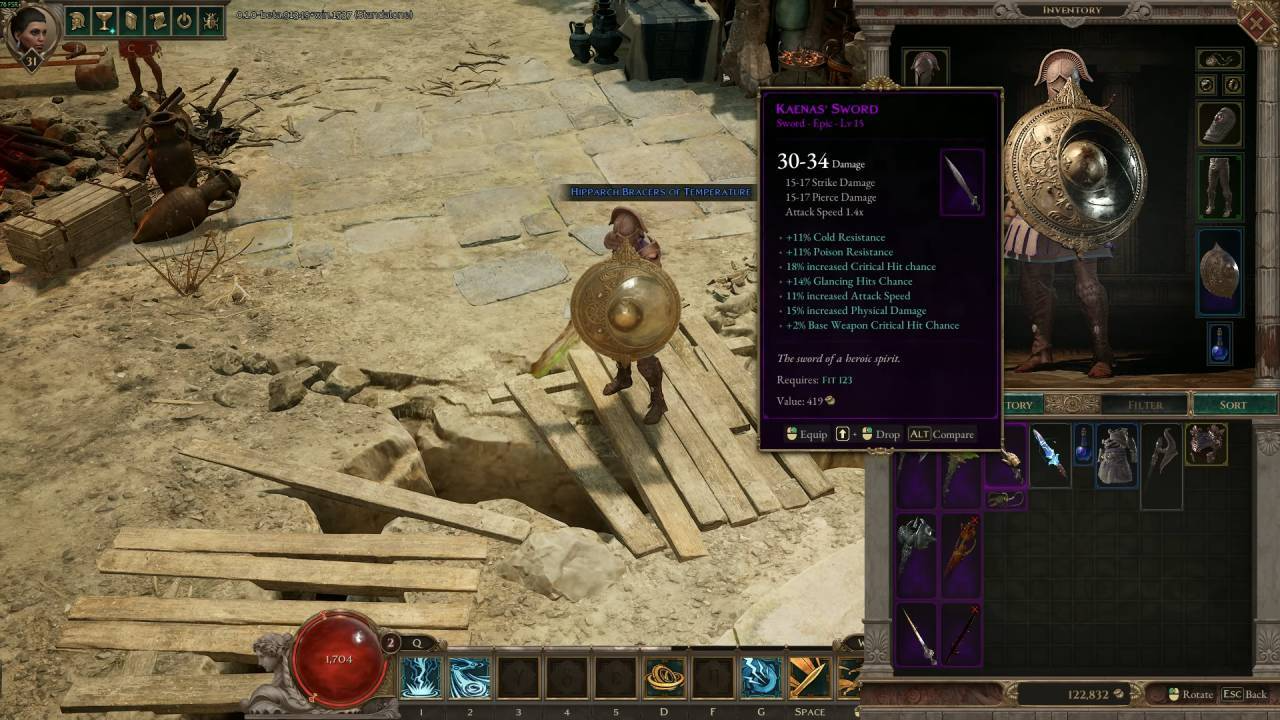The width and height of the screenshot is (1280, 720).
Task: Sort the inventory items
Action: [1233, 405]
